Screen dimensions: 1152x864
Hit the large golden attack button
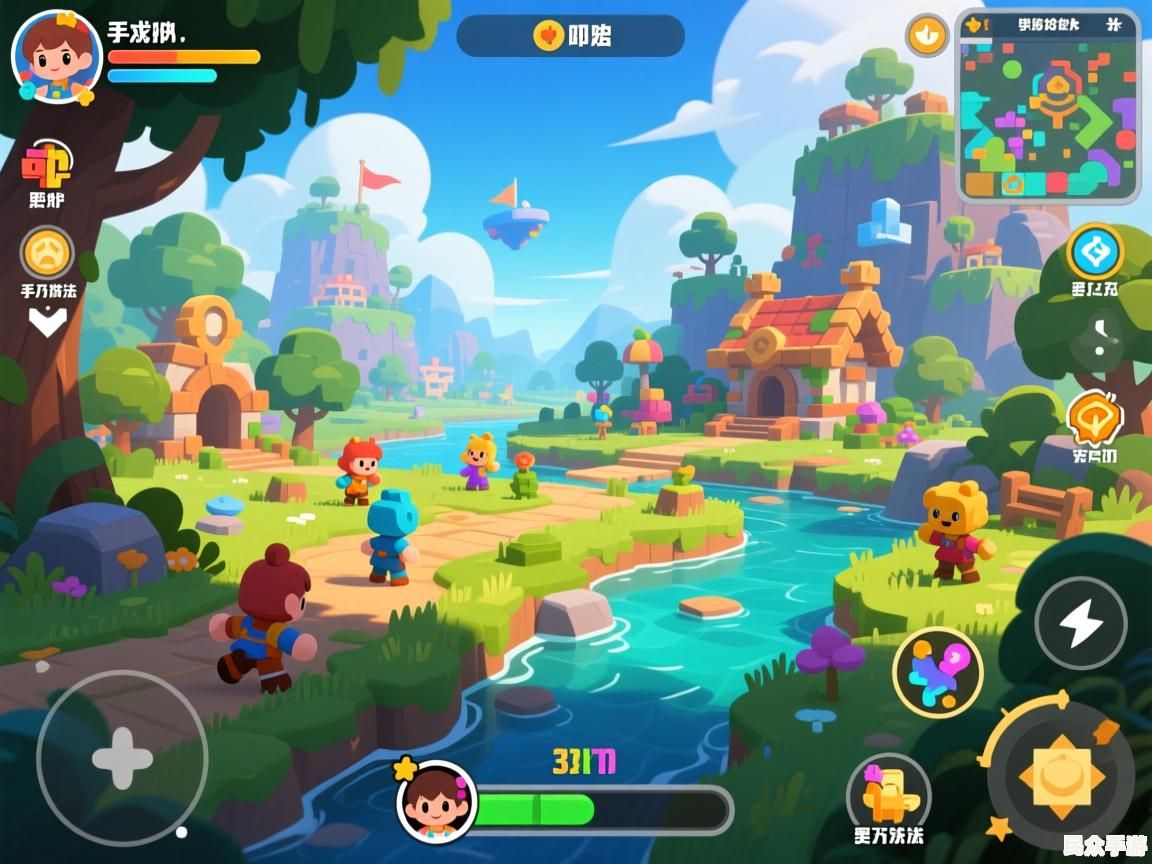[1060, 776]
